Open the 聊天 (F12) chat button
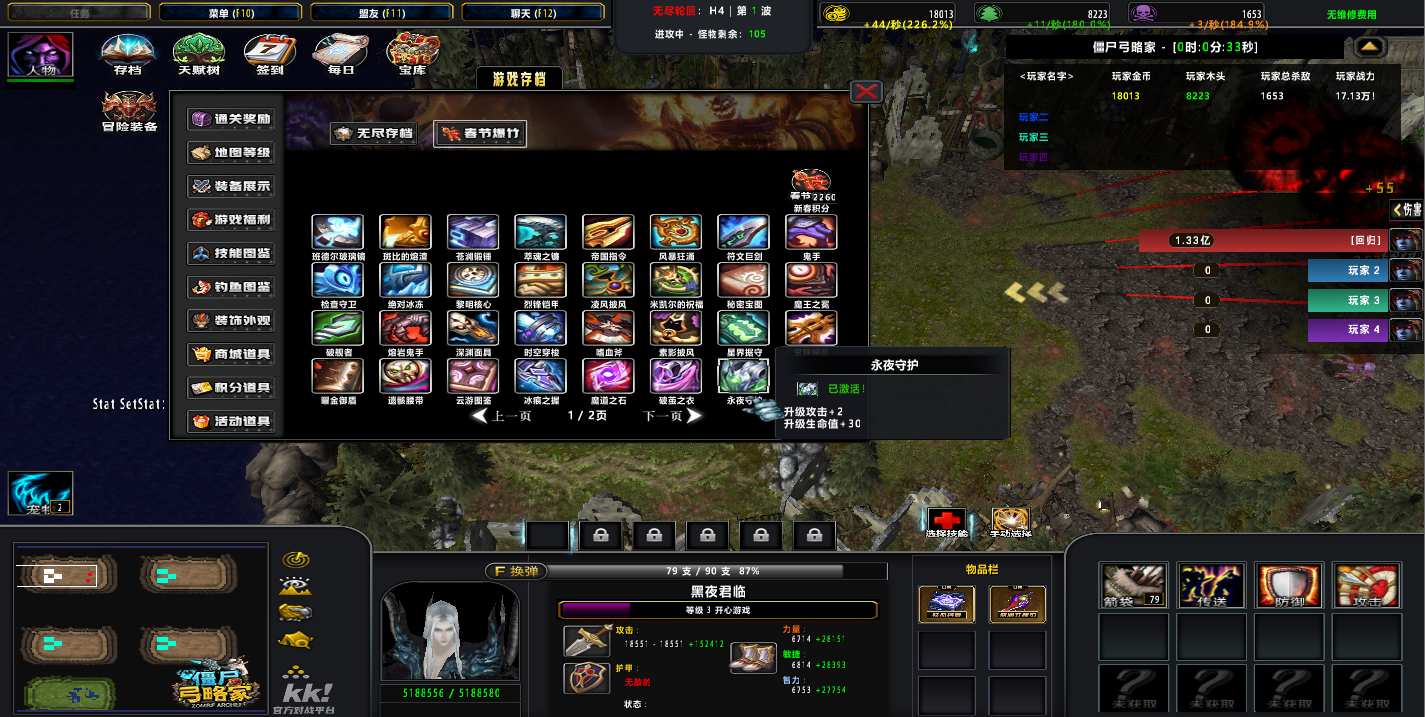 coord(536,13)
